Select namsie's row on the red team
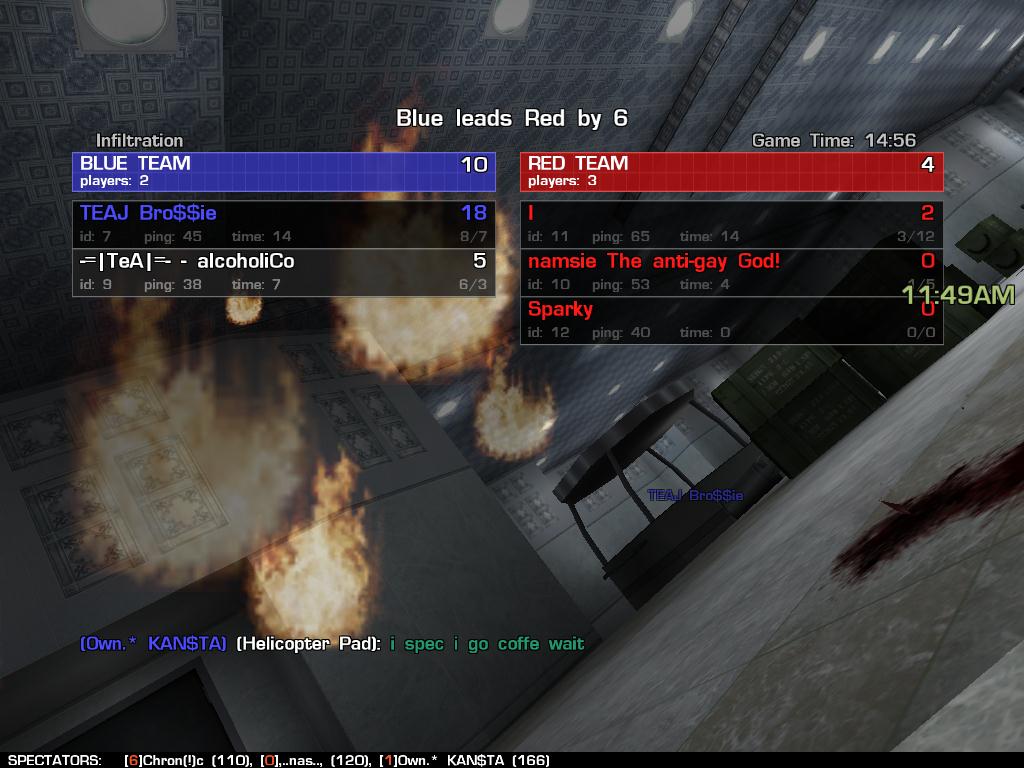Viewport: 1024px width, 768px height. coord(731,272)
